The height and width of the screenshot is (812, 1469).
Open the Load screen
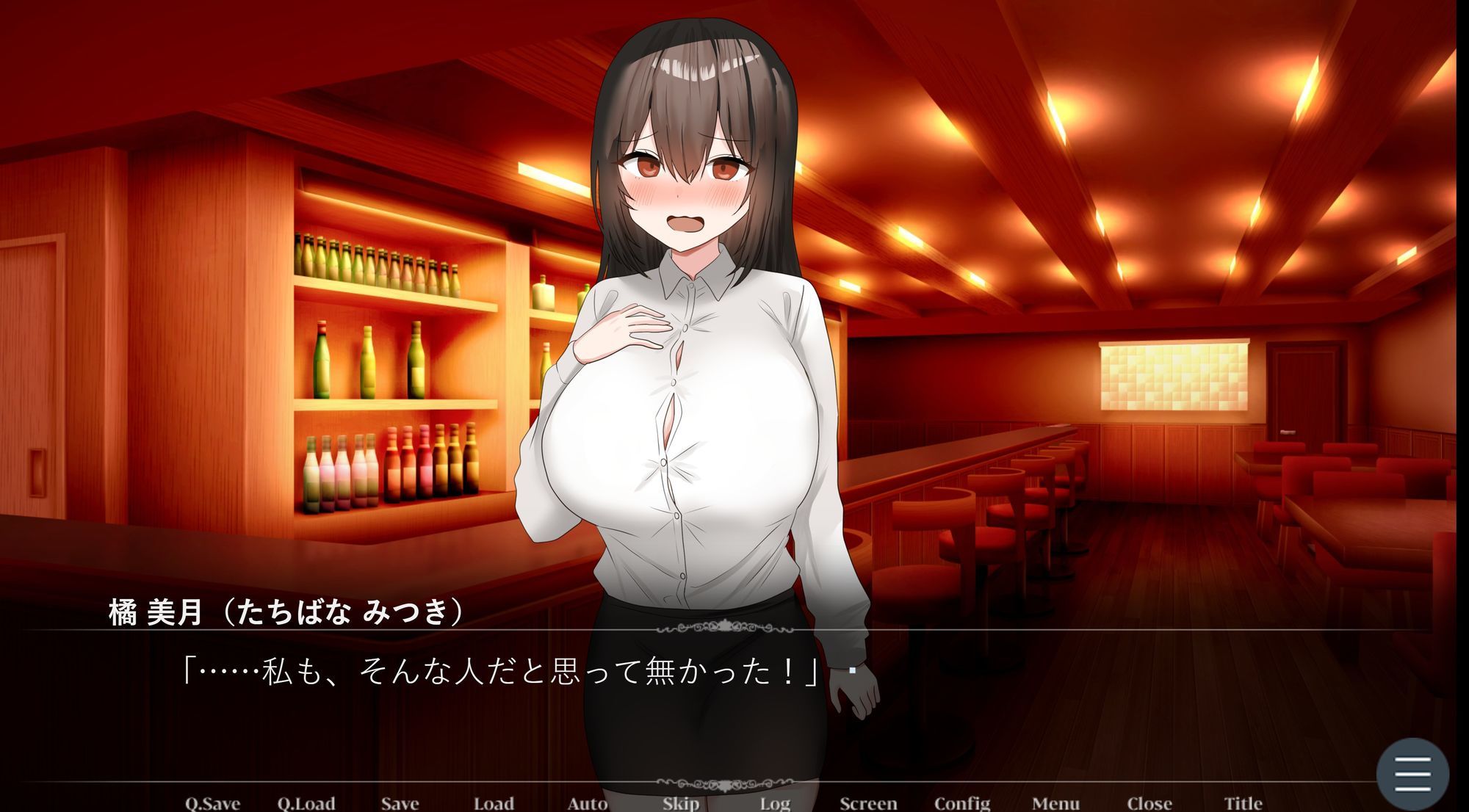493,803
